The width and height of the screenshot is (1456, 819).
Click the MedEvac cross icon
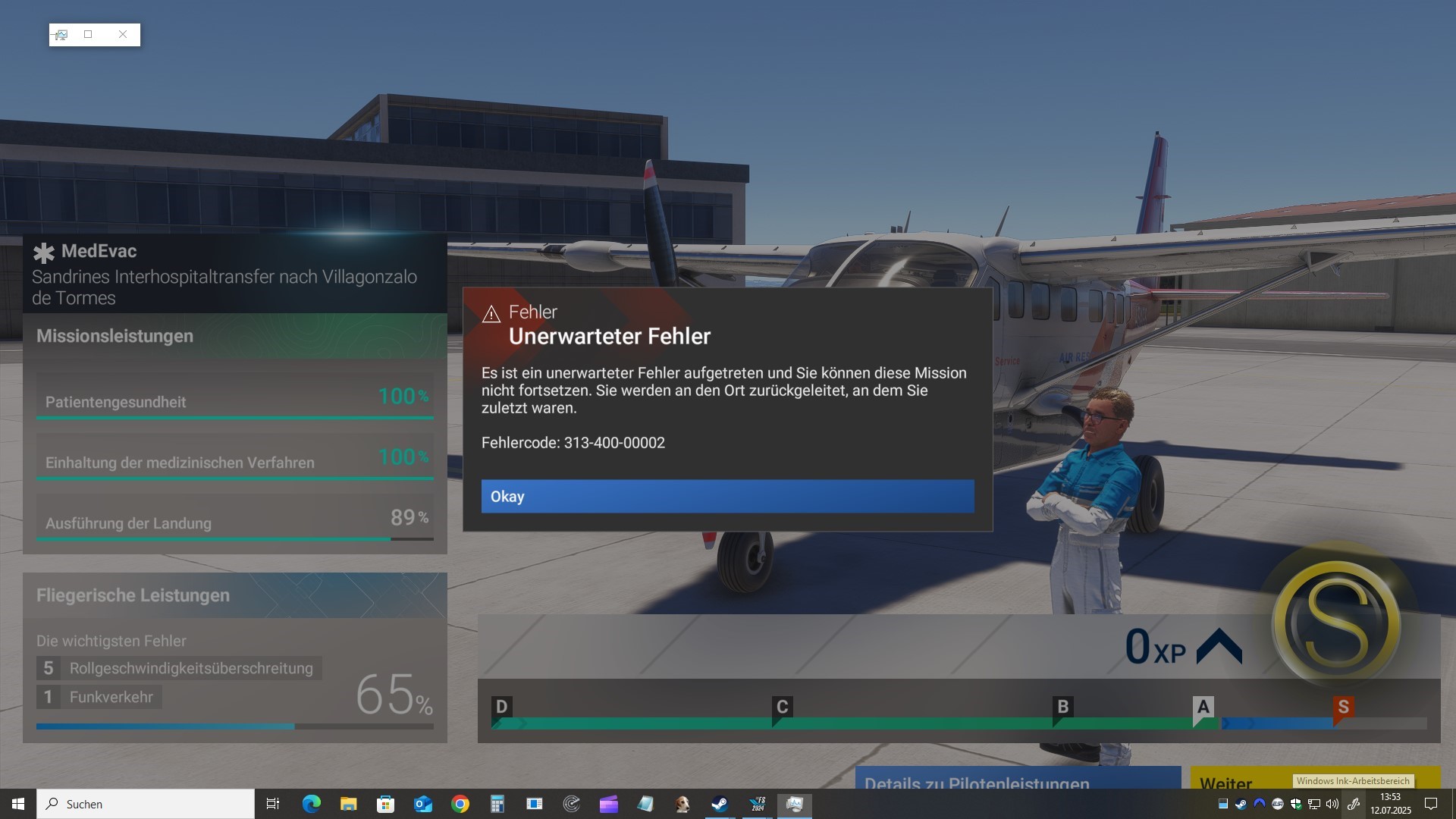pyautogui.click(x=44, y=253)
